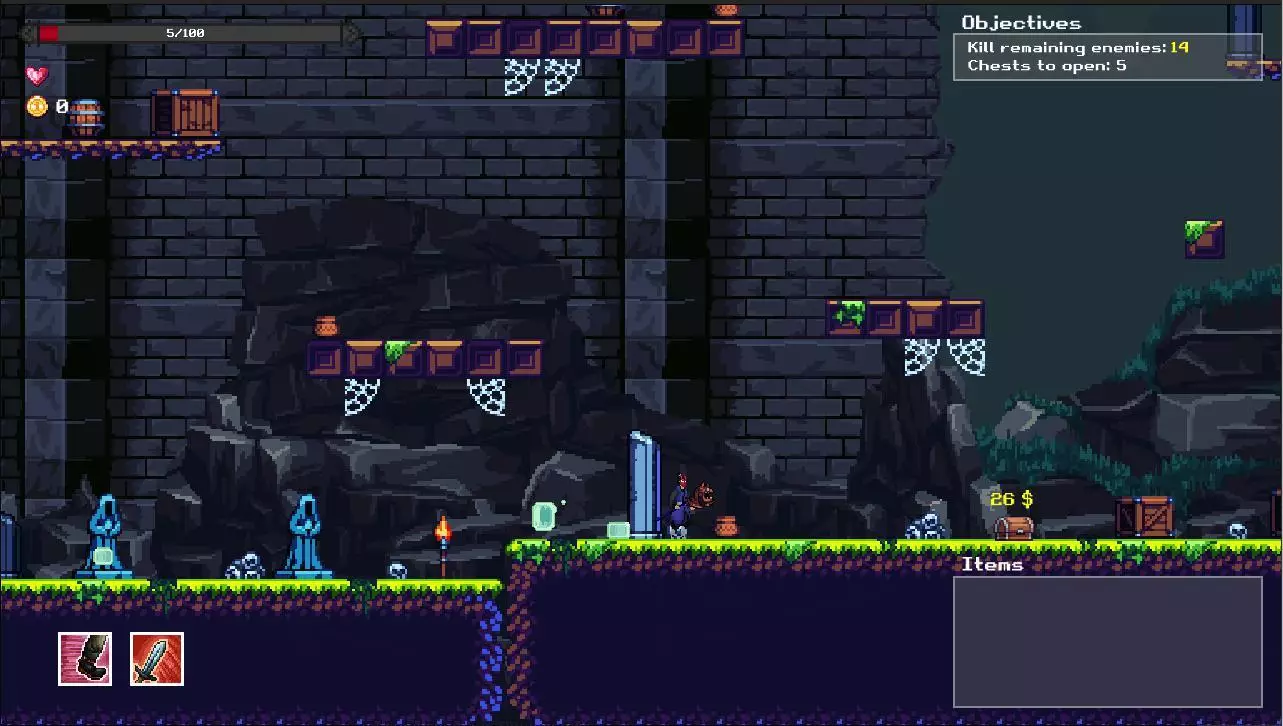Click the empty Items inventory panel

coord(1107,641)
